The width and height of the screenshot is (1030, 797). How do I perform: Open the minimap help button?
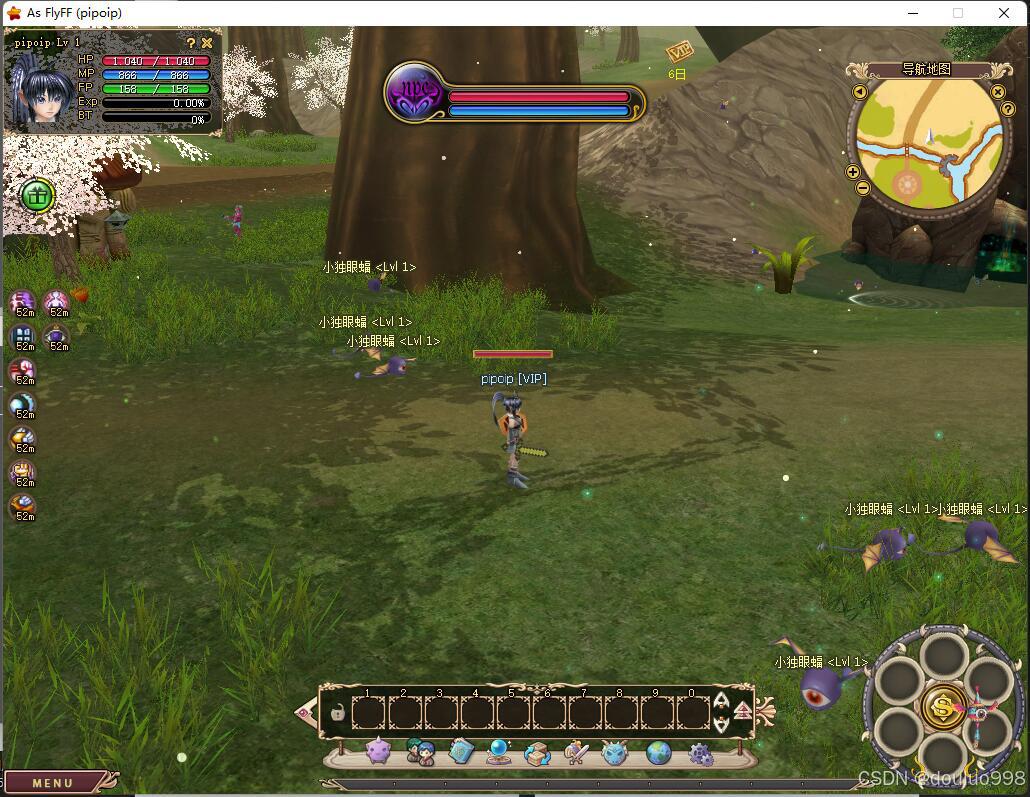click(x=1008, y=109)
